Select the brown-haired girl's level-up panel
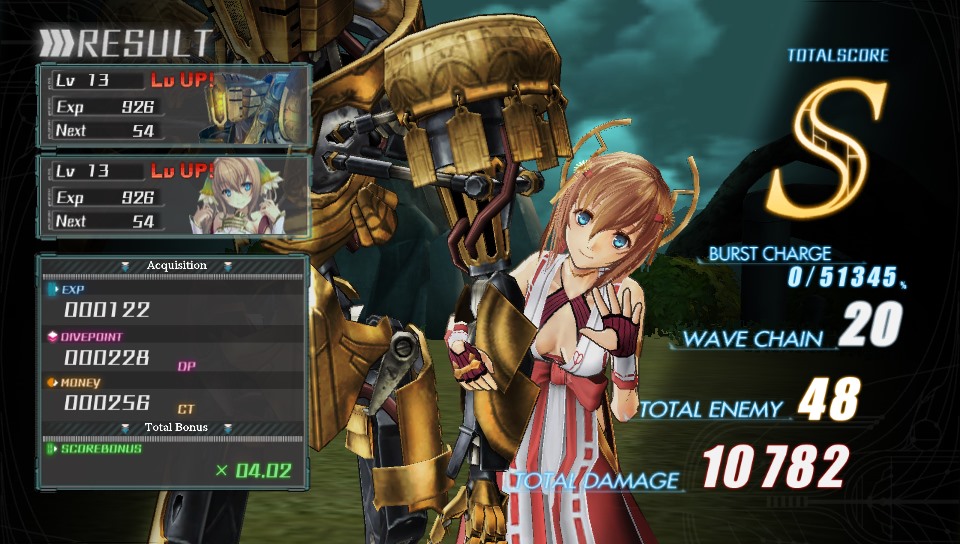 pos(173,196)
